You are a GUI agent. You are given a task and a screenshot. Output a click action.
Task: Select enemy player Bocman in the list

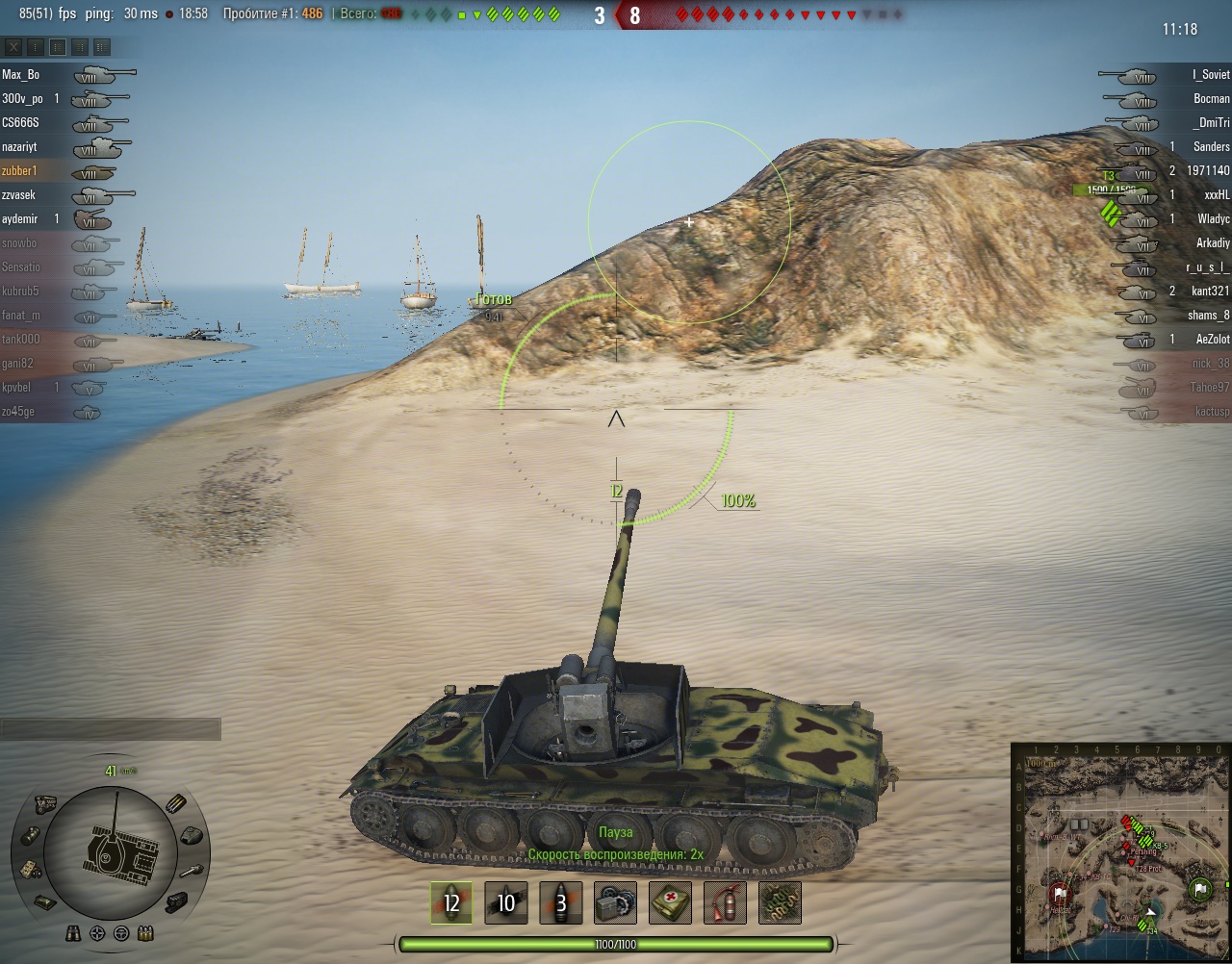[1211, 98]
